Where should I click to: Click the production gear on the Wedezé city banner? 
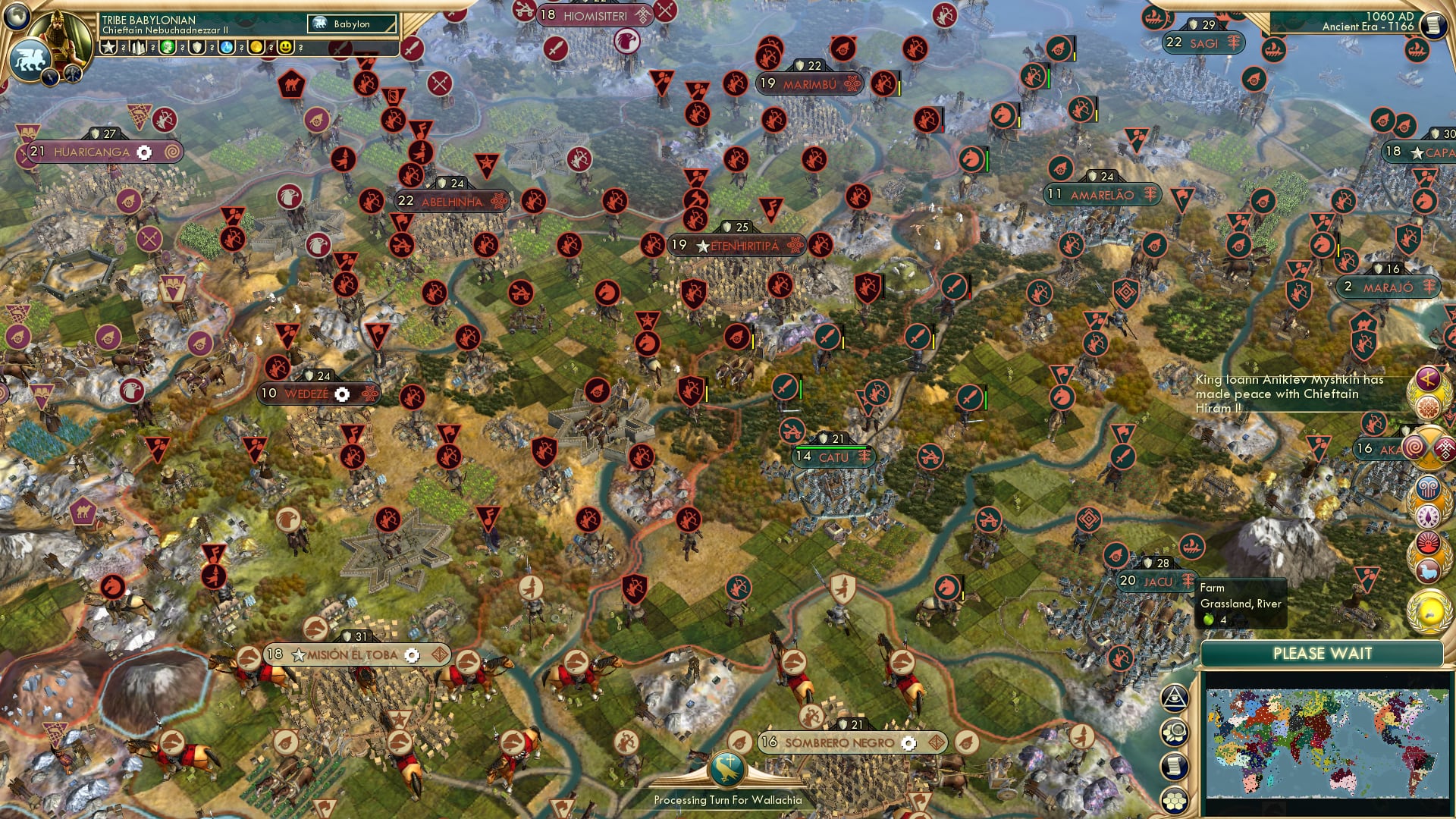coord(343,394)
